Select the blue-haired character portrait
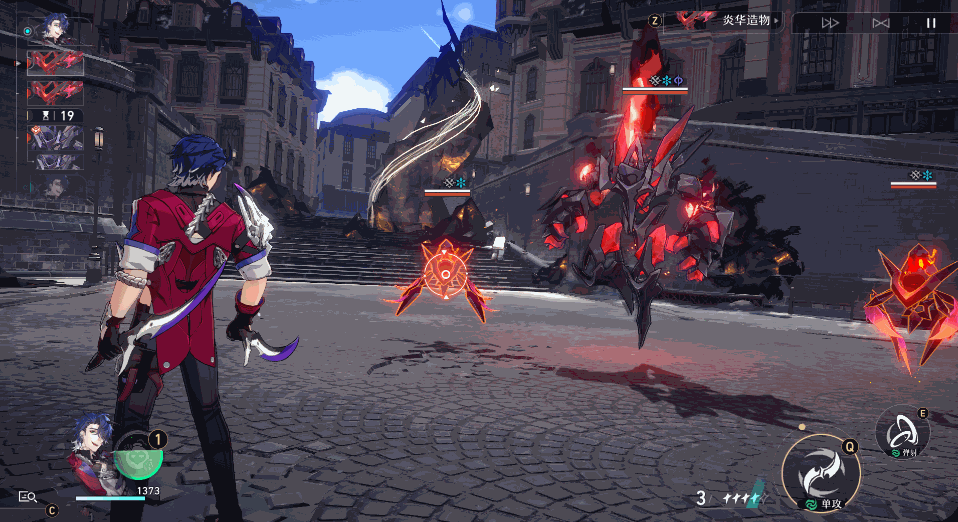Screen dimensions: 958x522 click(x=92, y=447)
